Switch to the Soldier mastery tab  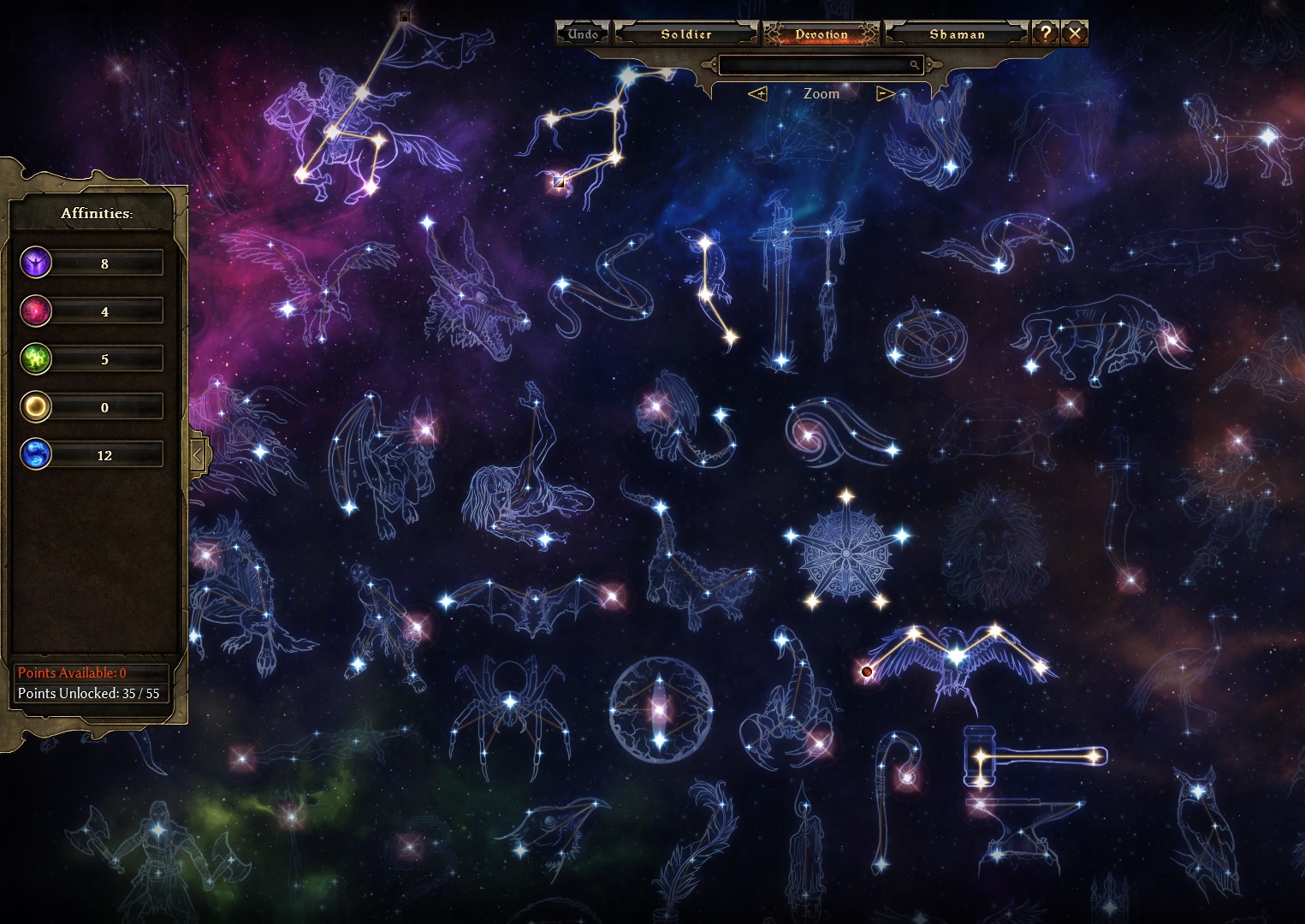[686, 34]
